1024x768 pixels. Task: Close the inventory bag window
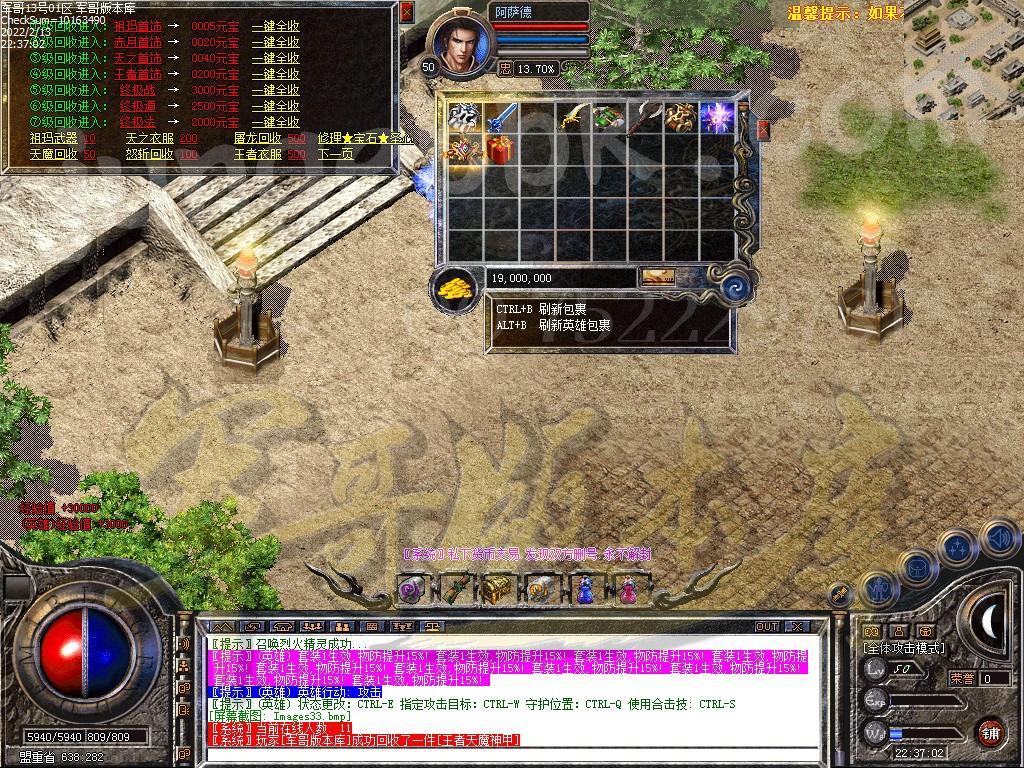(x=763, y=130)
